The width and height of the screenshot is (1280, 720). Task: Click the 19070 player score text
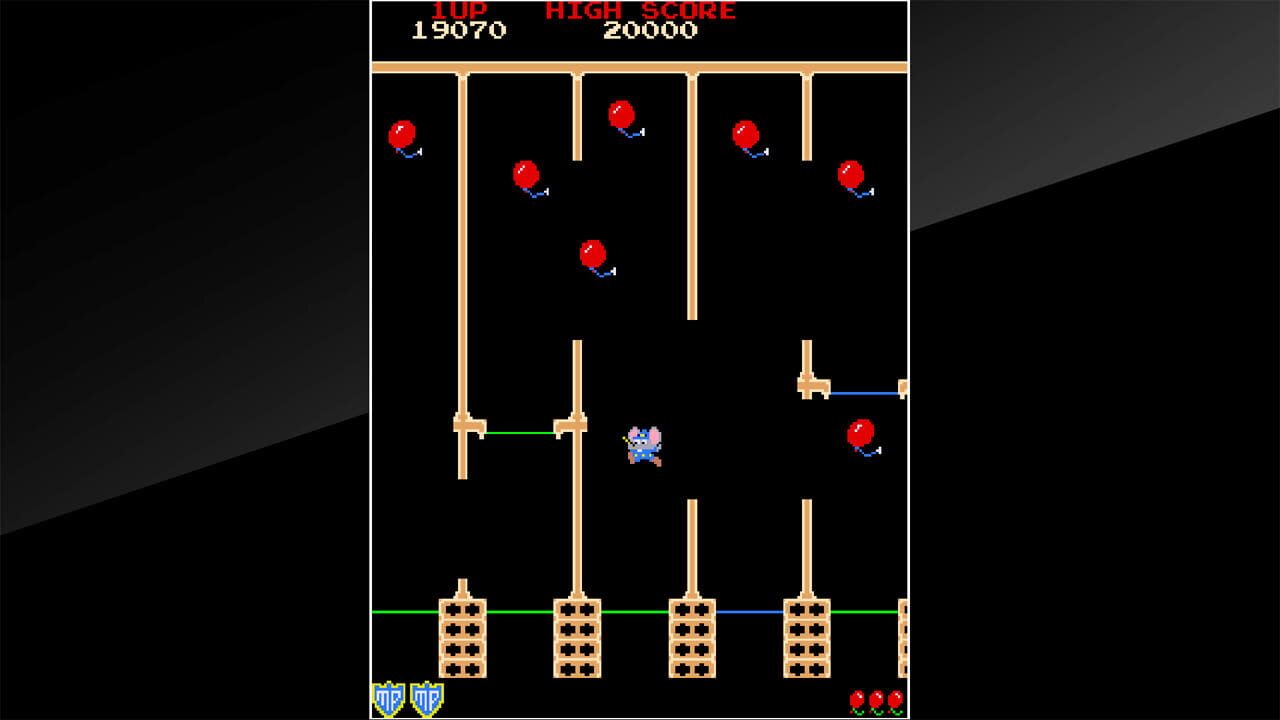pos(462,32)
